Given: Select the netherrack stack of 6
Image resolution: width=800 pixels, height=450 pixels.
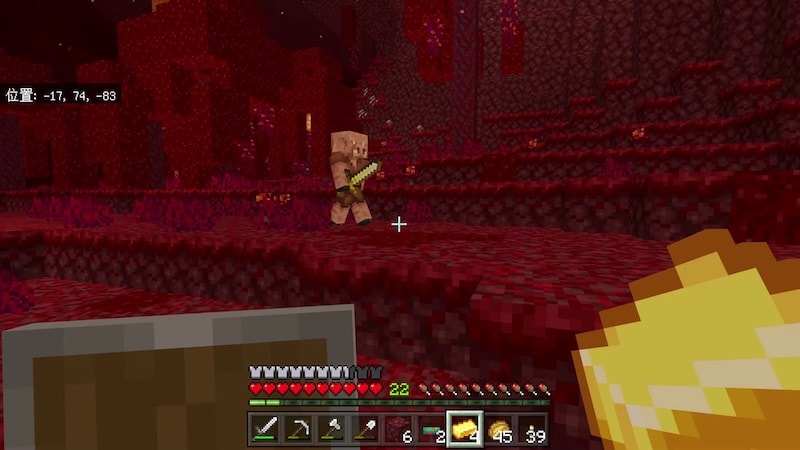Looking at the screenshot, I should [398, 429].
